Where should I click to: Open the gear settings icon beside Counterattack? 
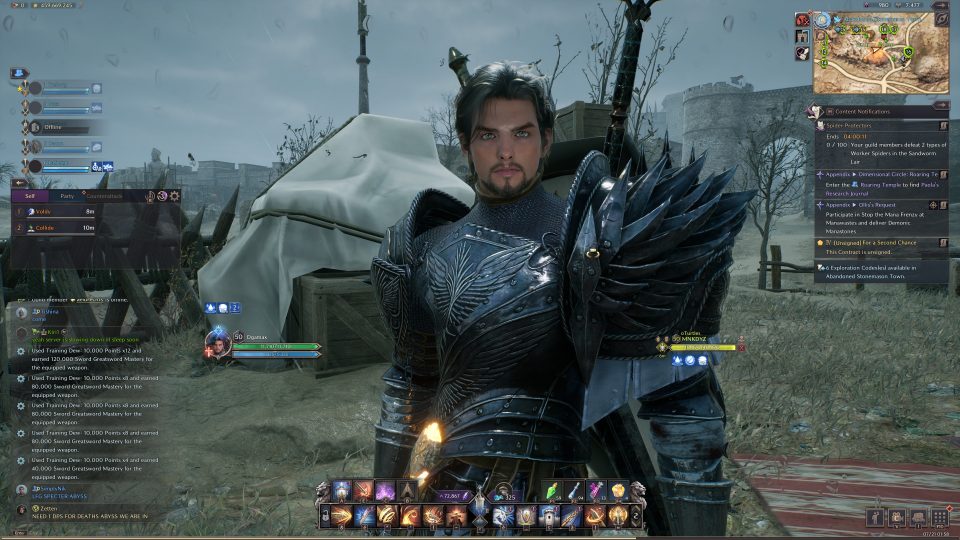(174, 196)
